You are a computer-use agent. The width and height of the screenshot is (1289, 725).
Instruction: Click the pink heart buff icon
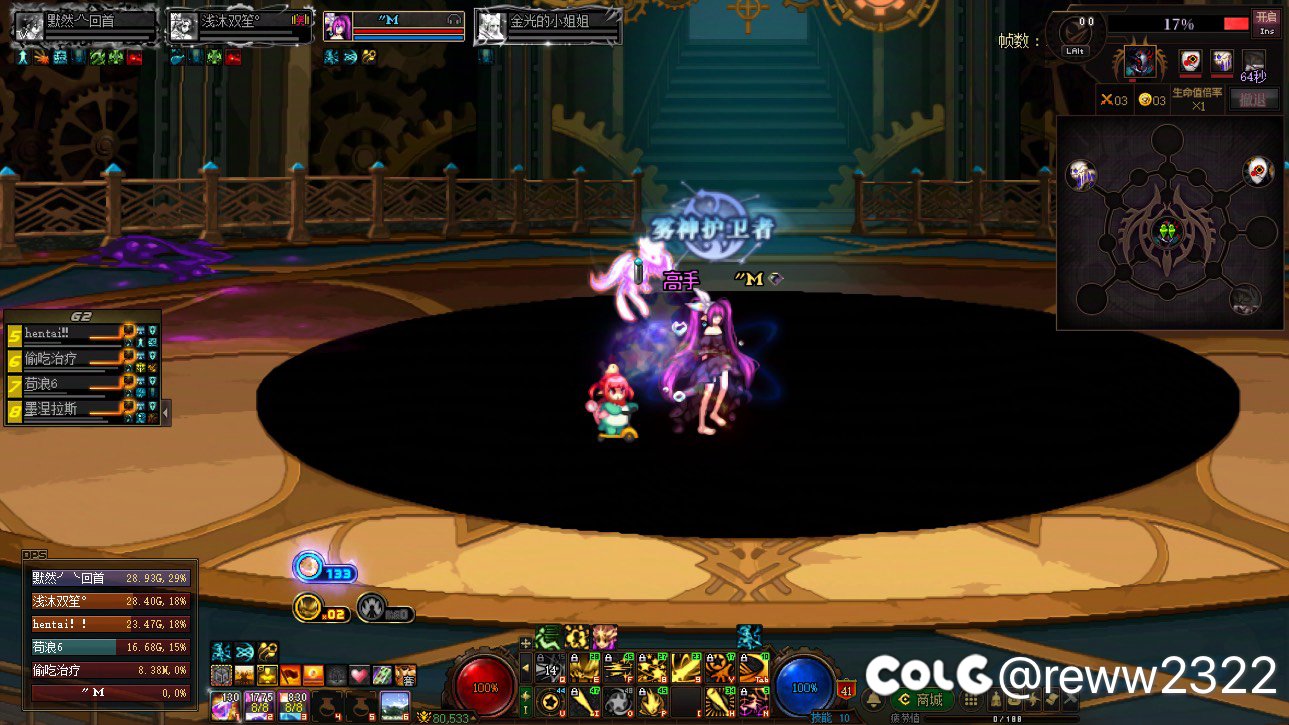(360, 675)
